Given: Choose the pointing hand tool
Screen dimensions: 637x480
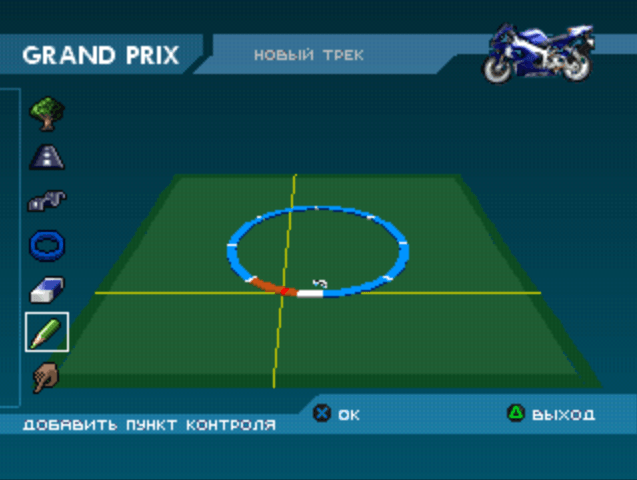Looking at the screenshot, I should click(x=46, y=377).
